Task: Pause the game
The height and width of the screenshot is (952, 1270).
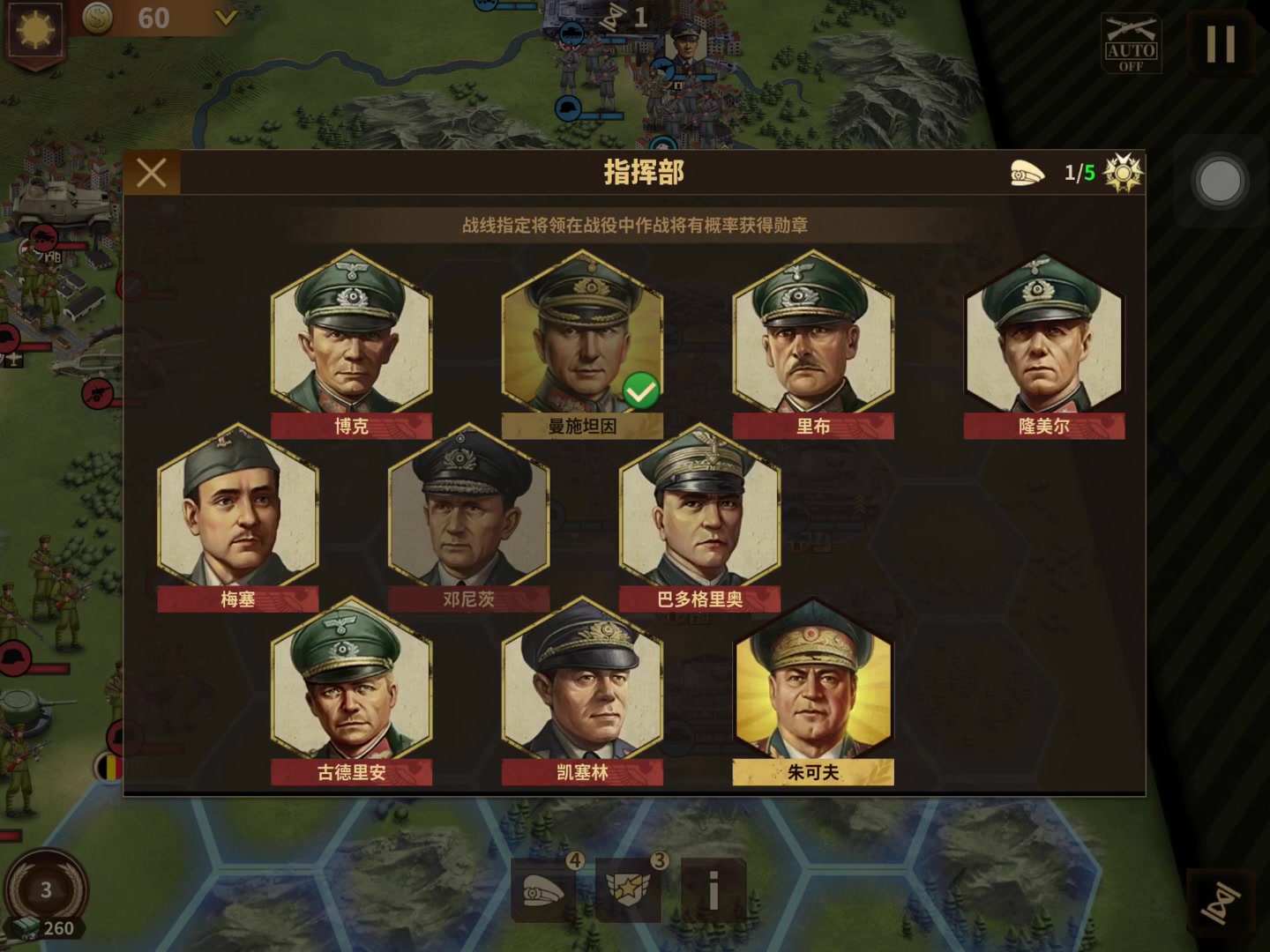Action: [1221, 42]
